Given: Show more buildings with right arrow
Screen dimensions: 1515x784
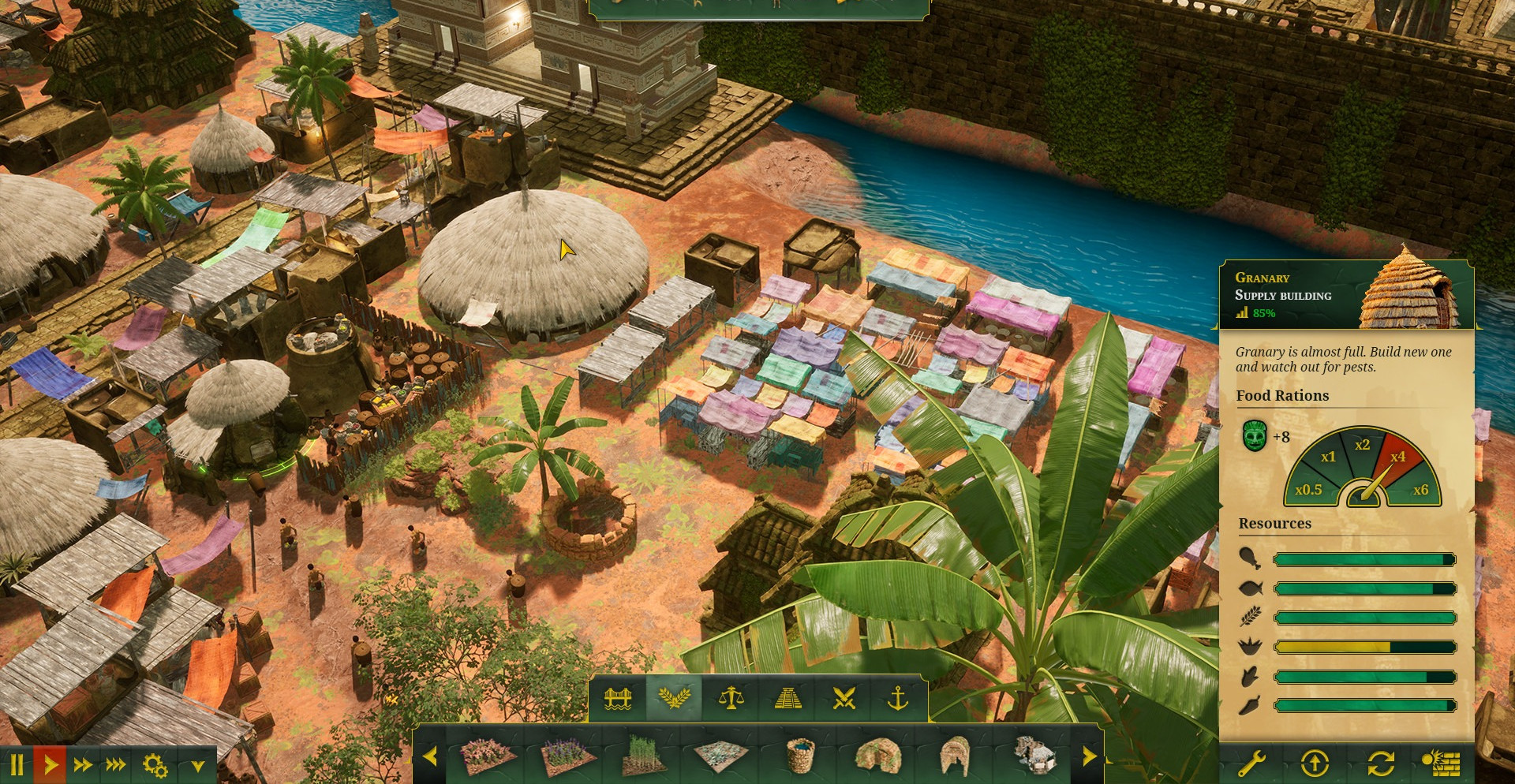Looking at the screenshot, I should pos(1089,757).
